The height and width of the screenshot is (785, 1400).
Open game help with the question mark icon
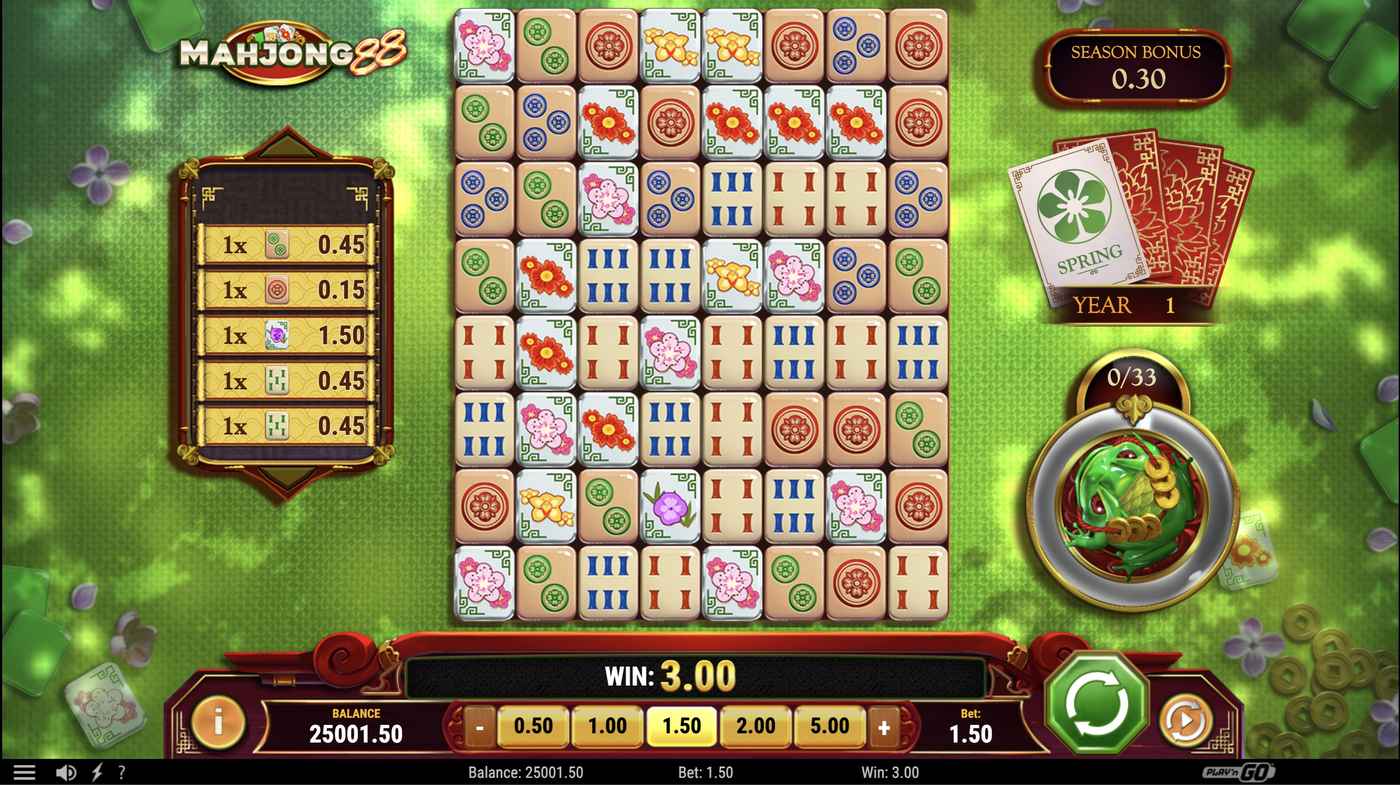122,771
